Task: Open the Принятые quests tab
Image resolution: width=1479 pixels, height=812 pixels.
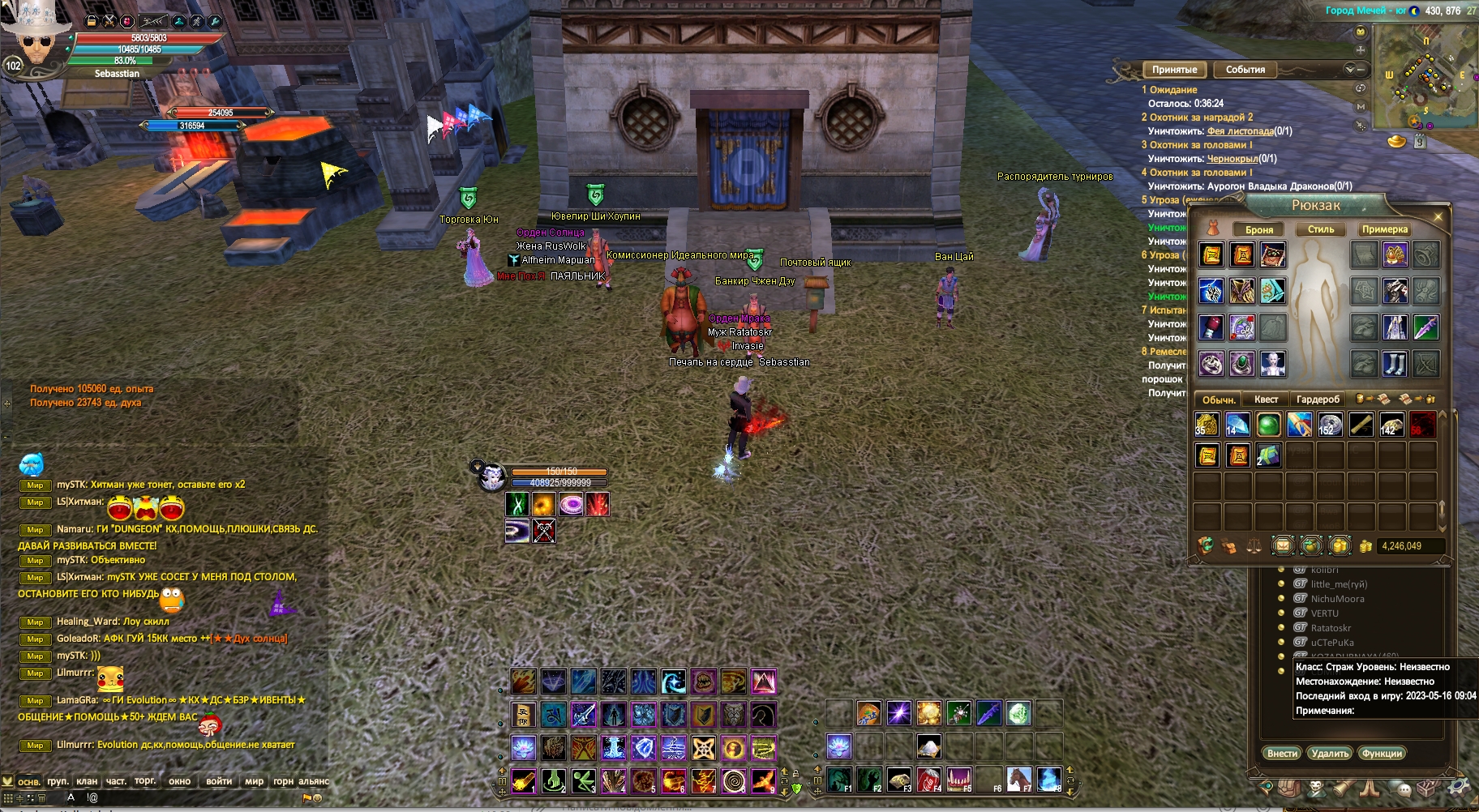Action: [1174, 70]
